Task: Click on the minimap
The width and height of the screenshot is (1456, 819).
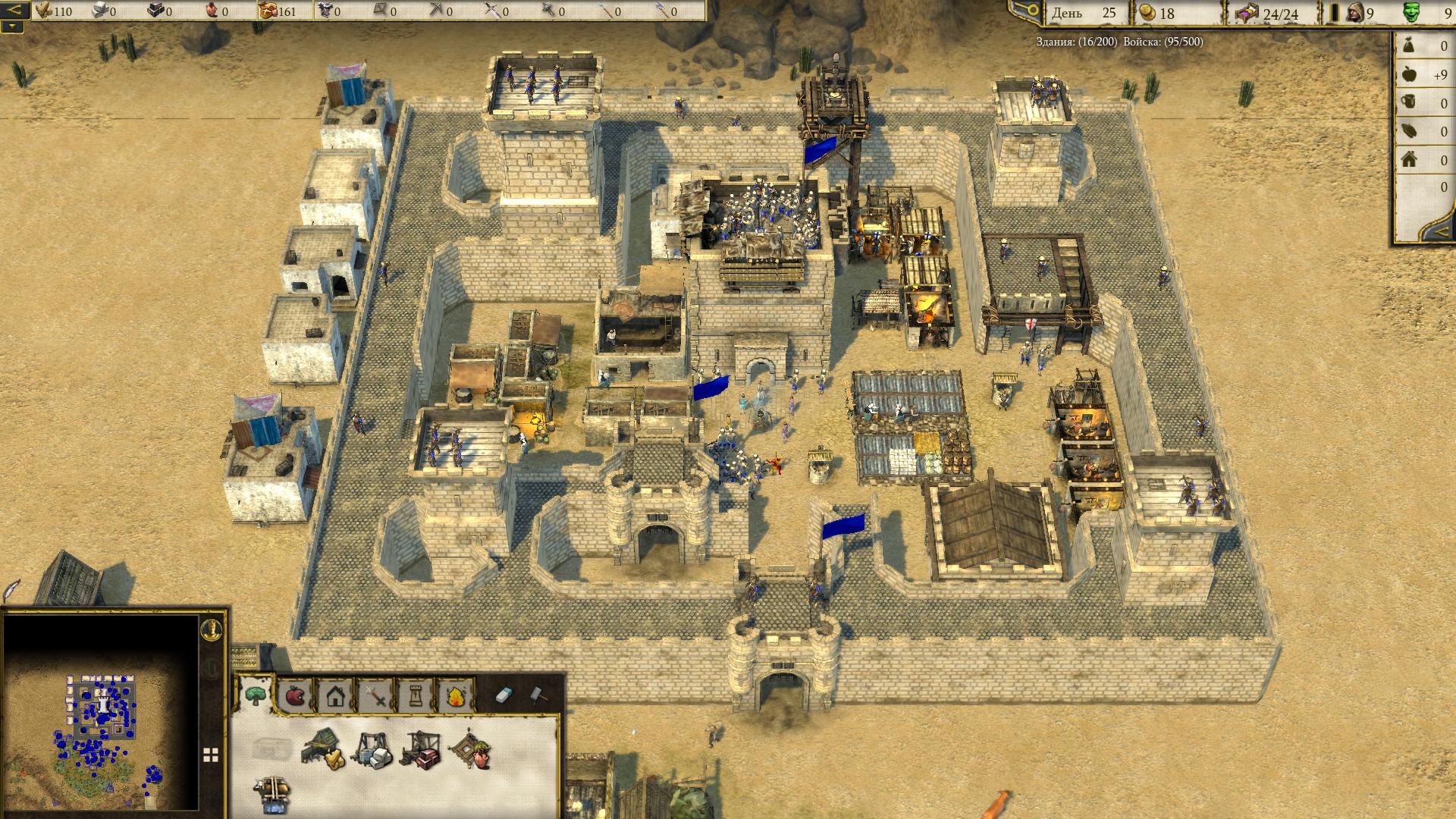Action: [101, 713]
